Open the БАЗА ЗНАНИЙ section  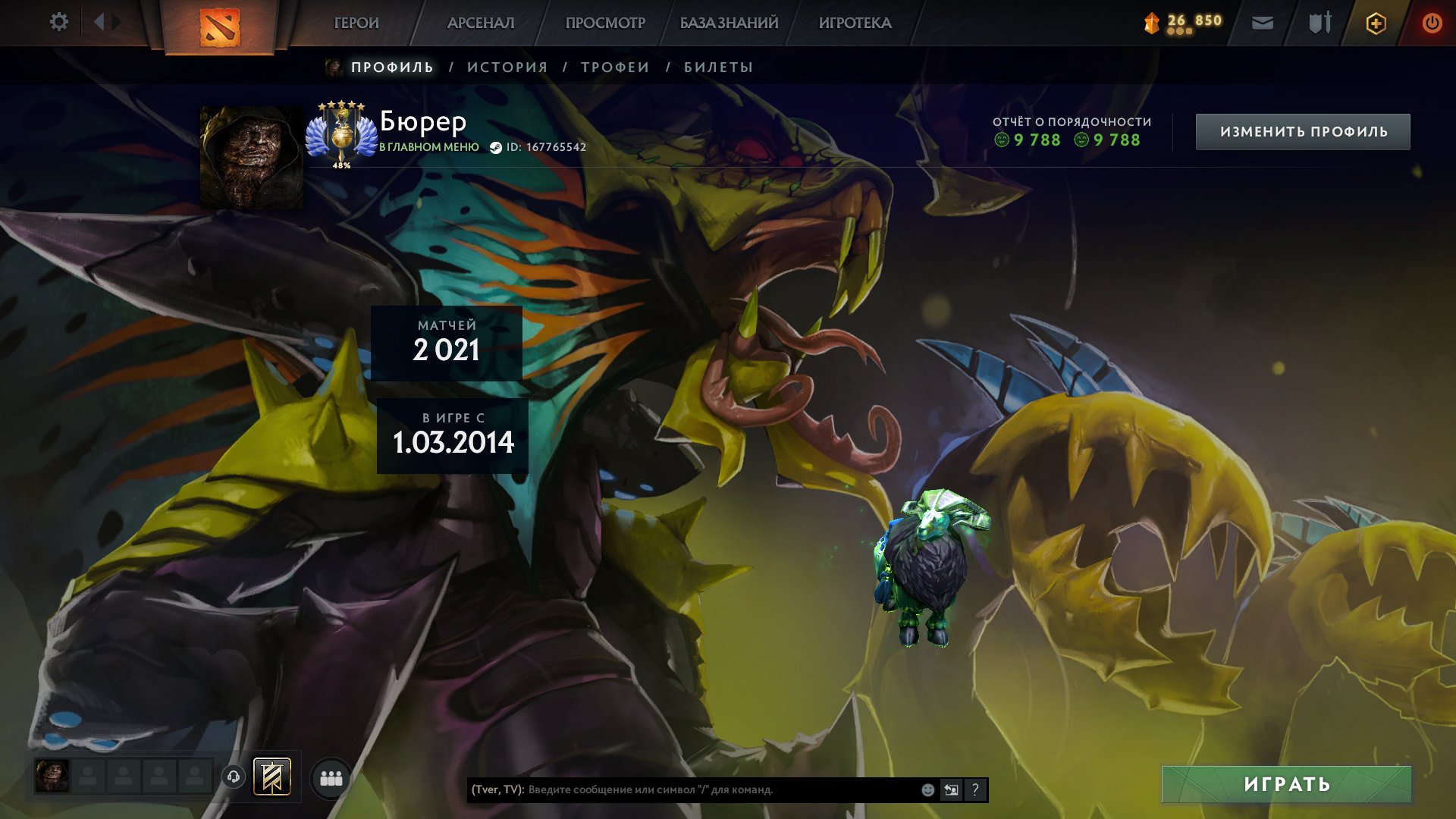(x=729, y=24)
